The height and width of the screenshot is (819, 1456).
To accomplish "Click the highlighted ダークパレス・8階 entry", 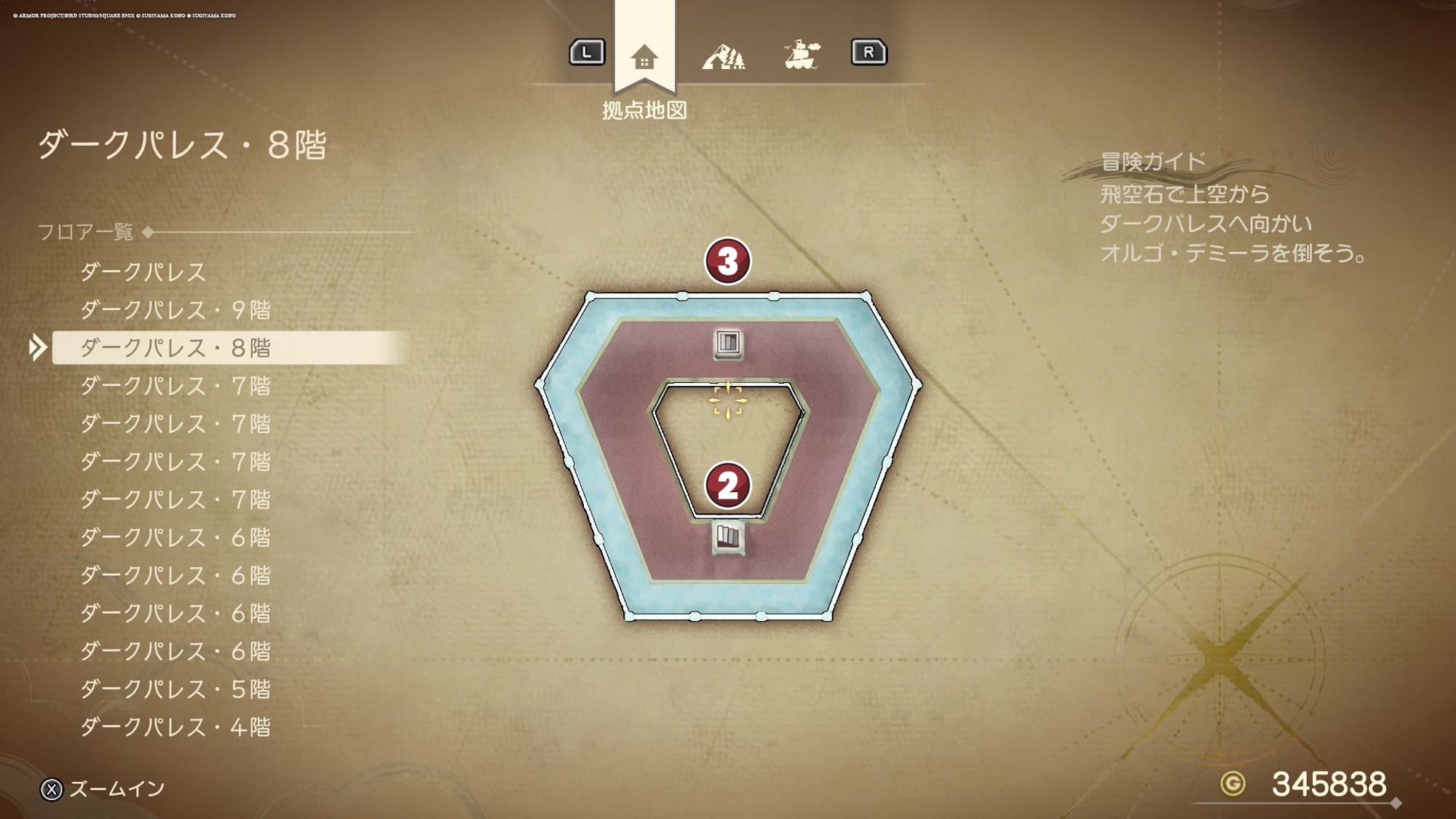I will pyautogui.click(x=175, y=348).
